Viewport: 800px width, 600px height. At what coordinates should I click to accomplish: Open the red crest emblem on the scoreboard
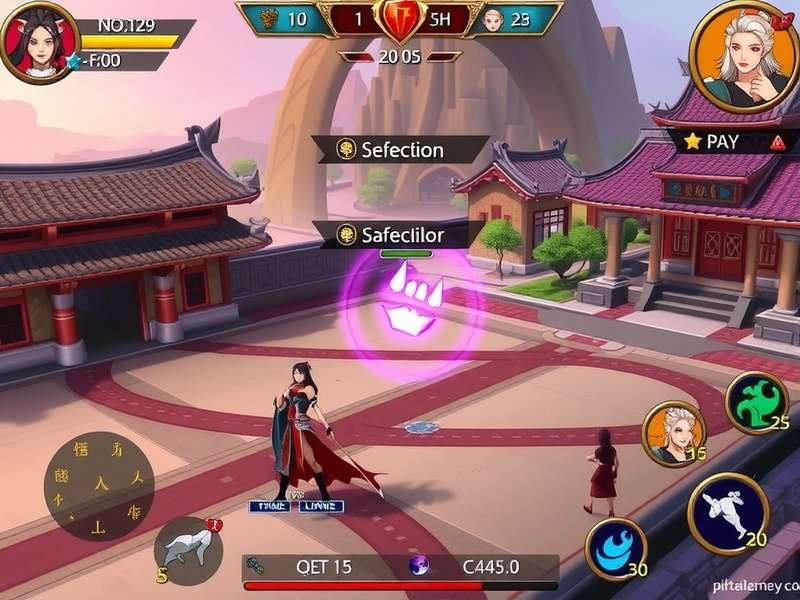[x=400, y=18]
